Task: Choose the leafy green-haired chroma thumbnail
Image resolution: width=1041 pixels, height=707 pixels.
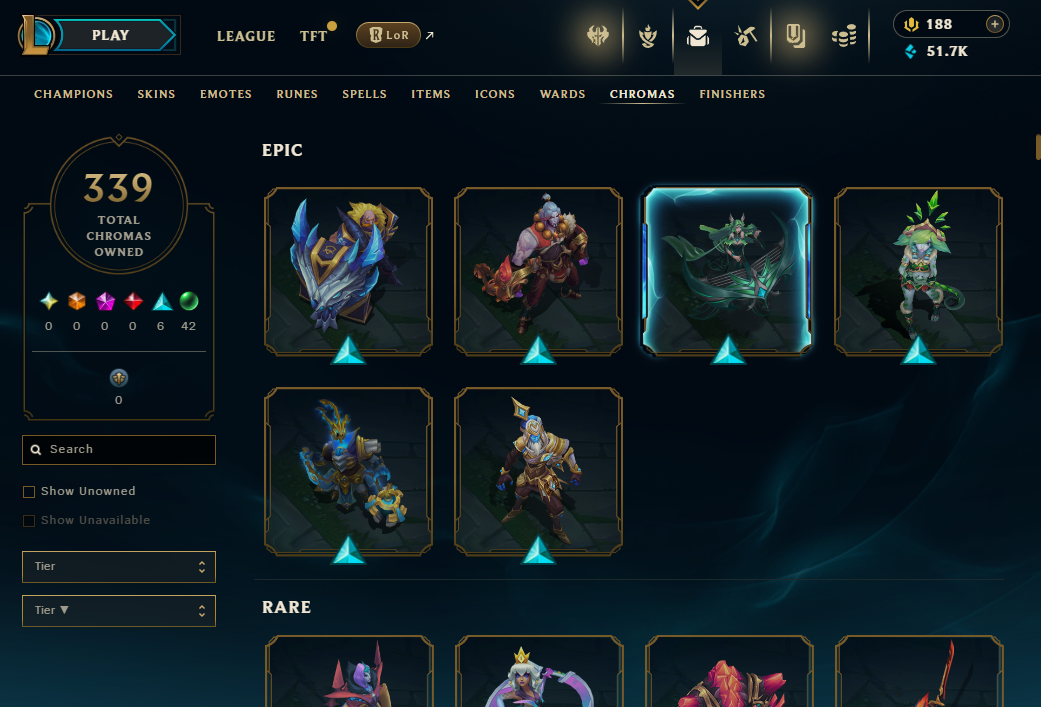Action: [918, 270]
